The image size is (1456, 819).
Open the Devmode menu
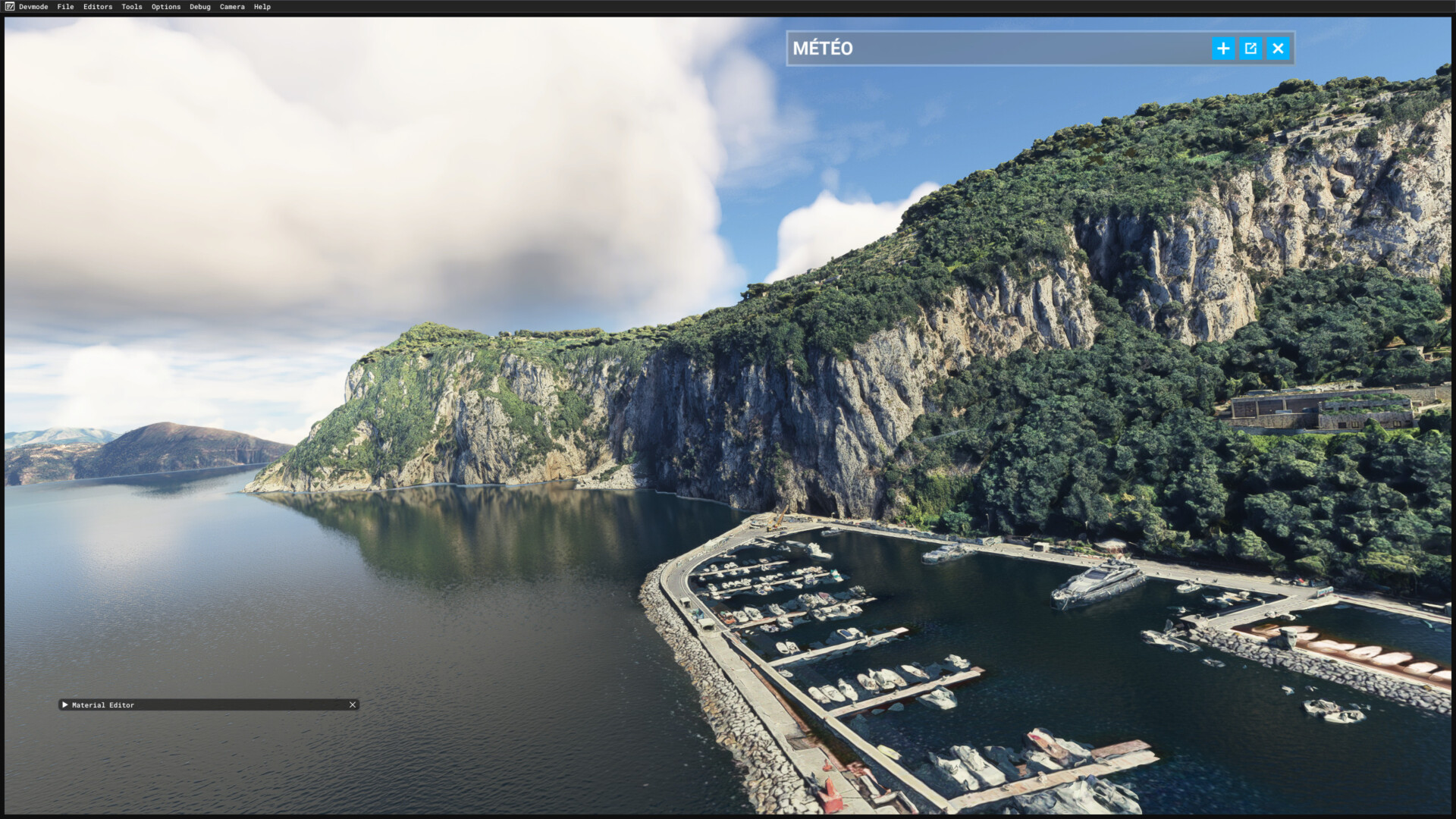33,7
